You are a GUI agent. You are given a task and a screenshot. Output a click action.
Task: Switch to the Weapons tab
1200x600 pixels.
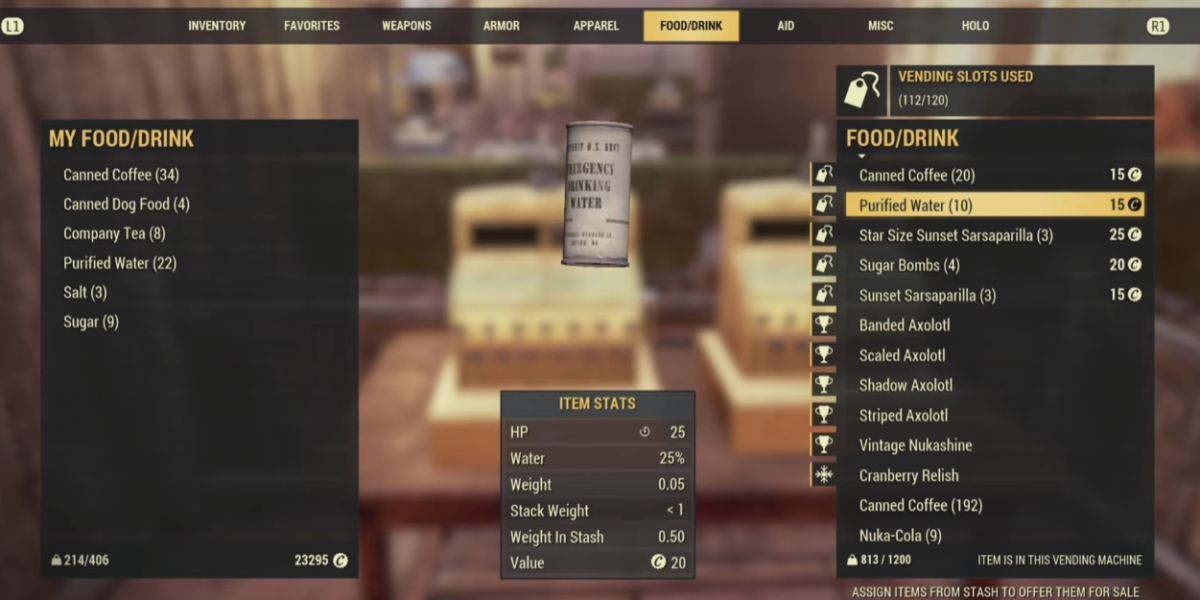click(406, 26)
